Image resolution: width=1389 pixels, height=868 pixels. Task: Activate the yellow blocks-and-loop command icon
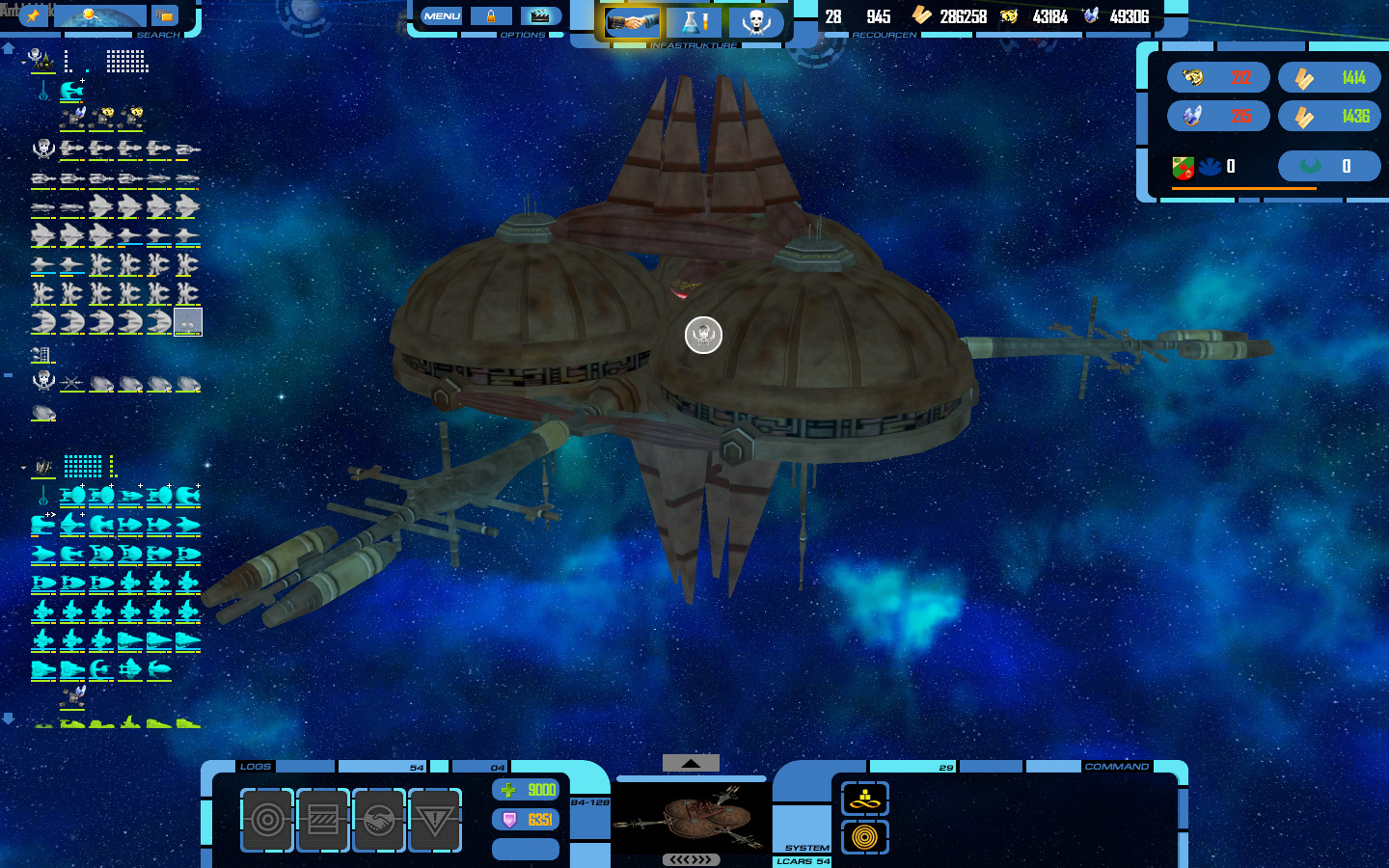(865, 799)
